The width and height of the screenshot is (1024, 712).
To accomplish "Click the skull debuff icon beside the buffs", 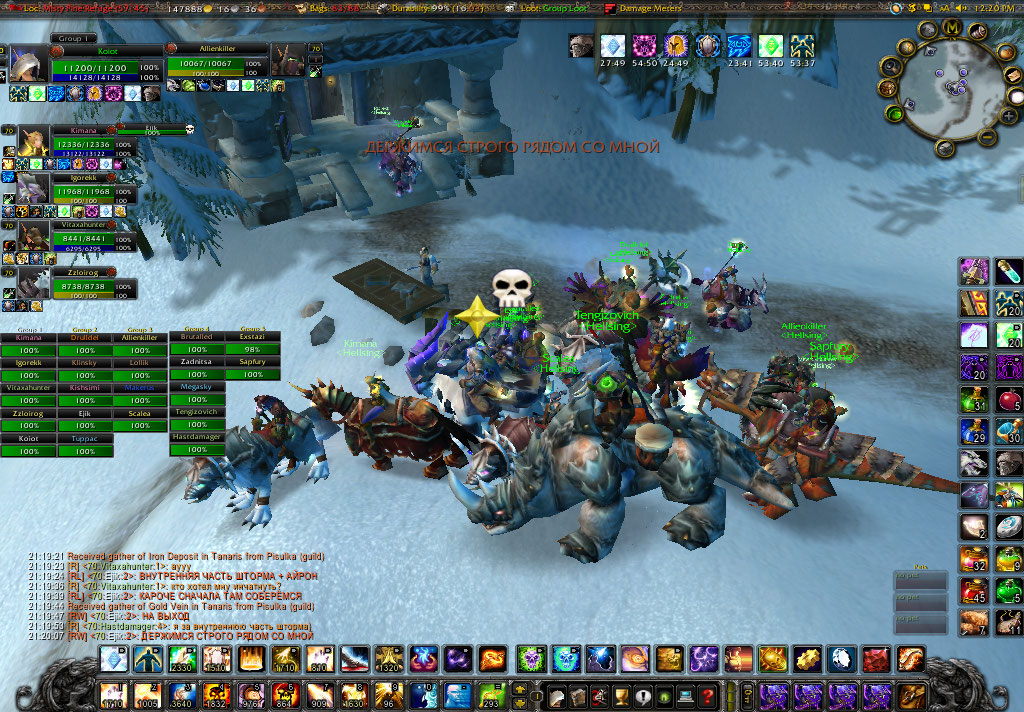I will (581, 46).
